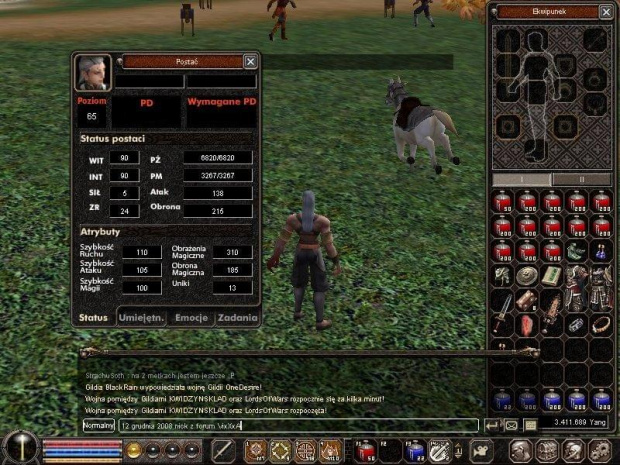Send chat with the enter arrow button
The image size is (620, 465).
[492, 425]
